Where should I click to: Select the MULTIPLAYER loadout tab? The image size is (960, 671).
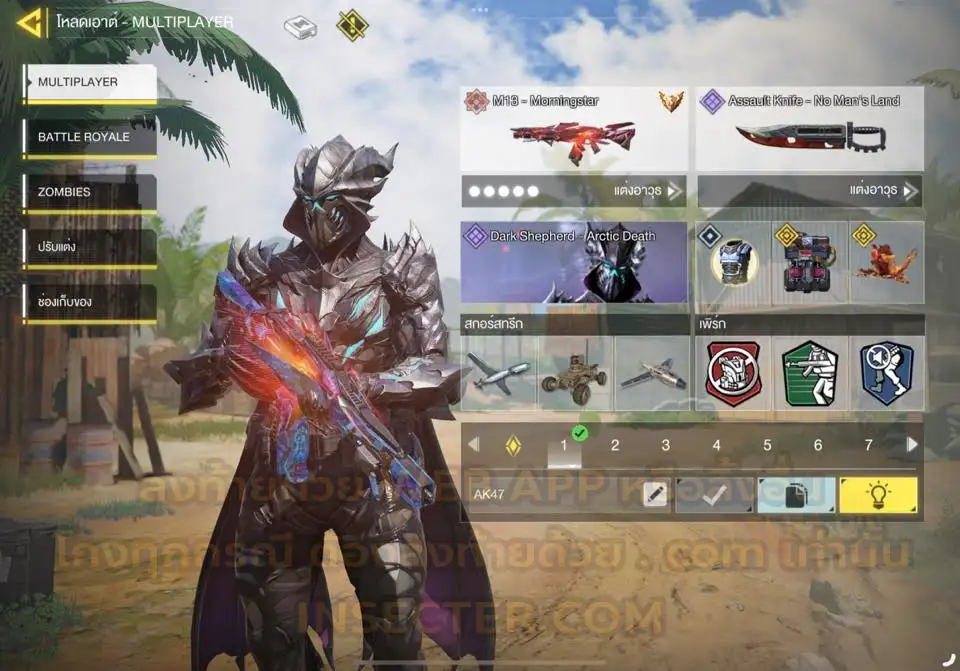[x=90, y=83]
